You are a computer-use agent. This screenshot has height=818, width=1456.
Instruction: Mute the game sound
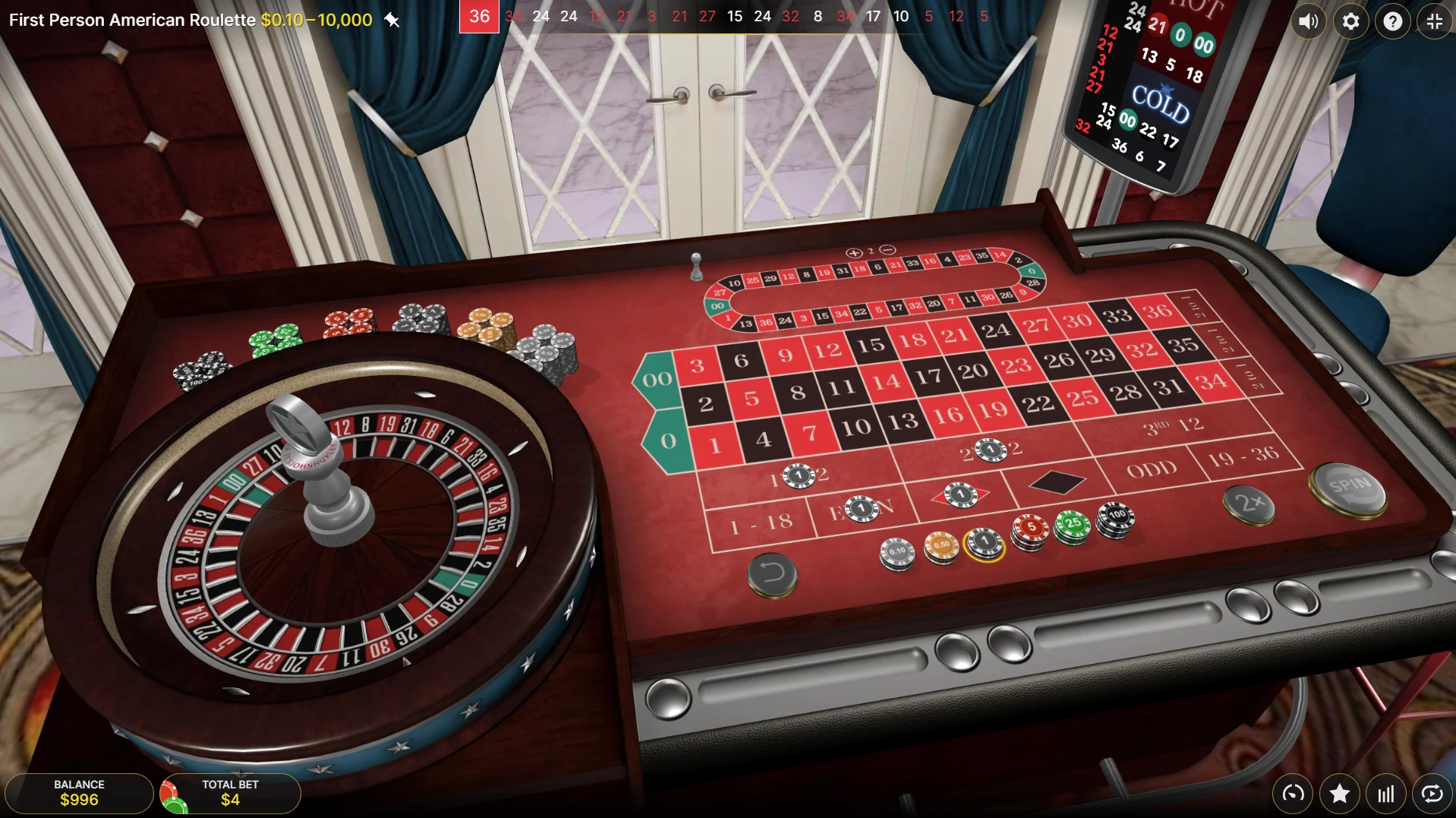pos(1308,21)
